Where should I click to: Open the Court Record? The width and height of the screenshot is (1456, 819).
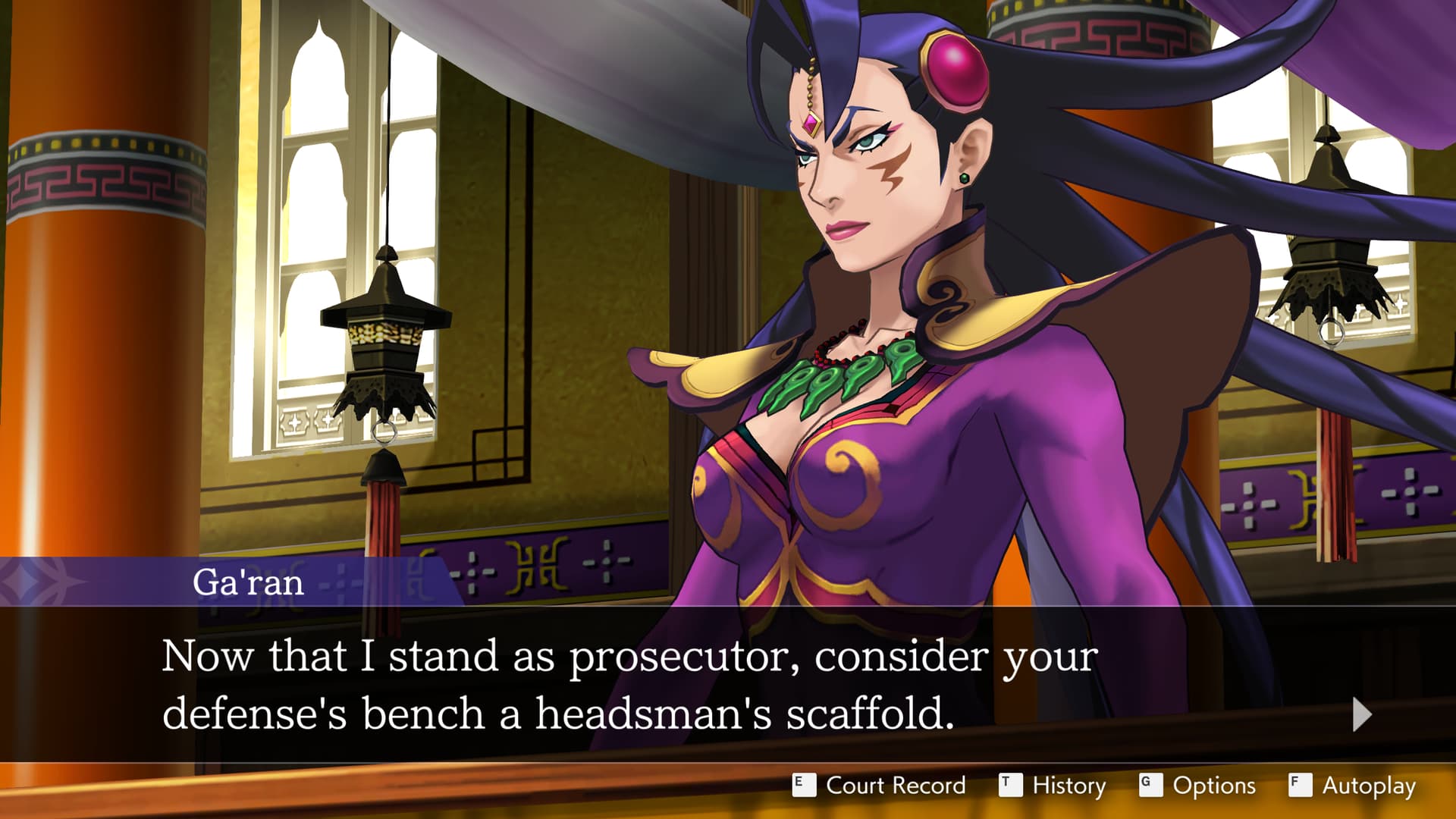coord(880,786)
